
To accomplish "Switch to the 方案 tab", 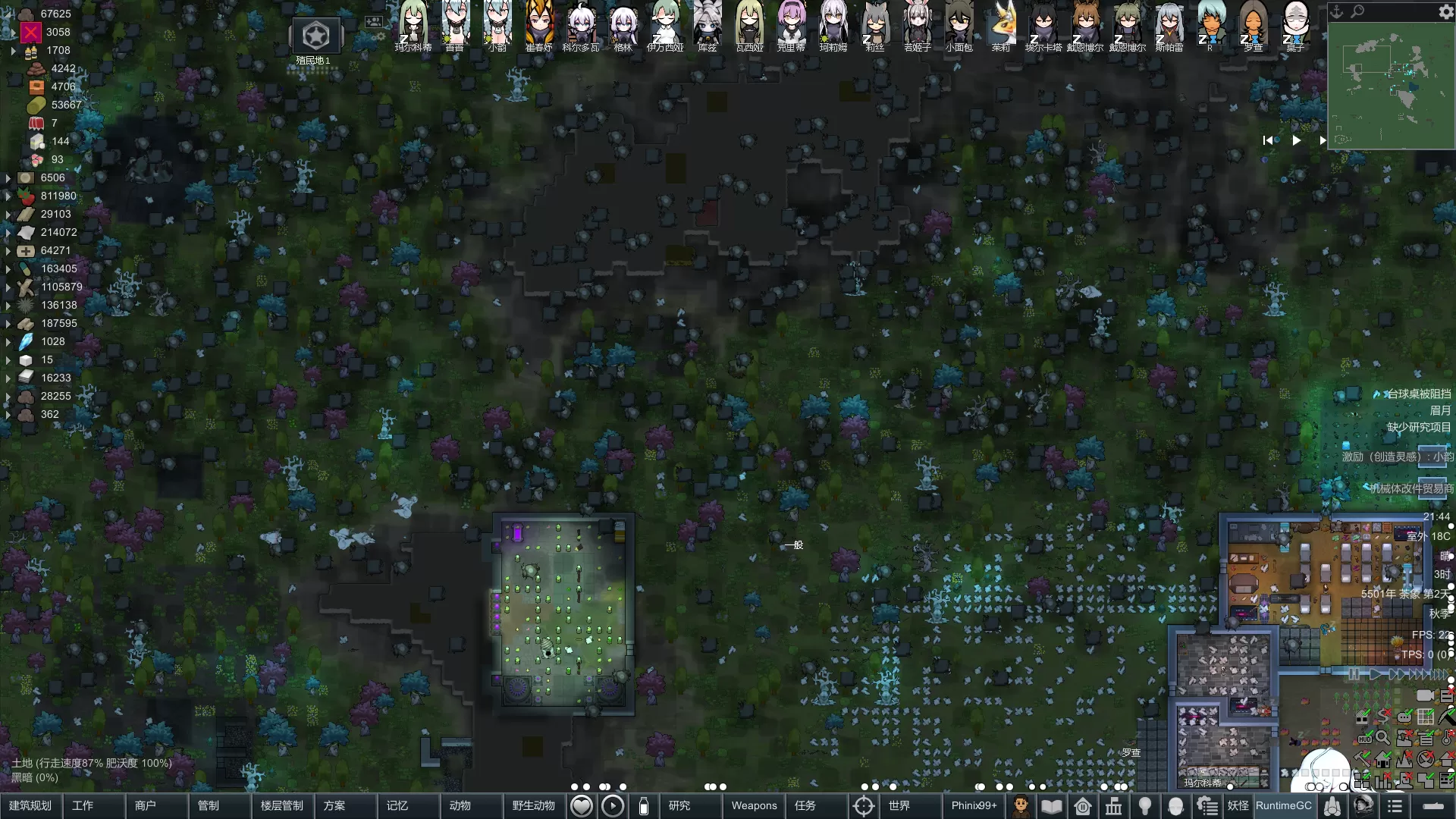I will (334, 805).
